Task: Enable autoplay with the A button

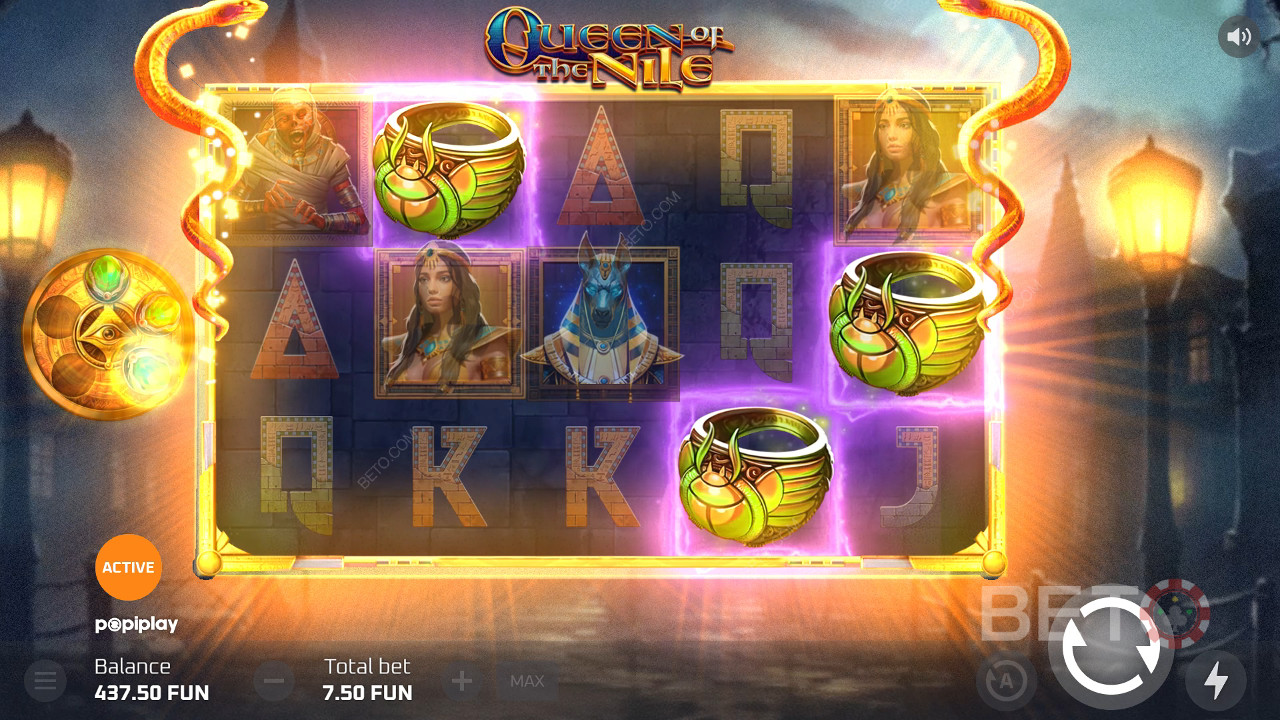Action: pos(1005,682)
